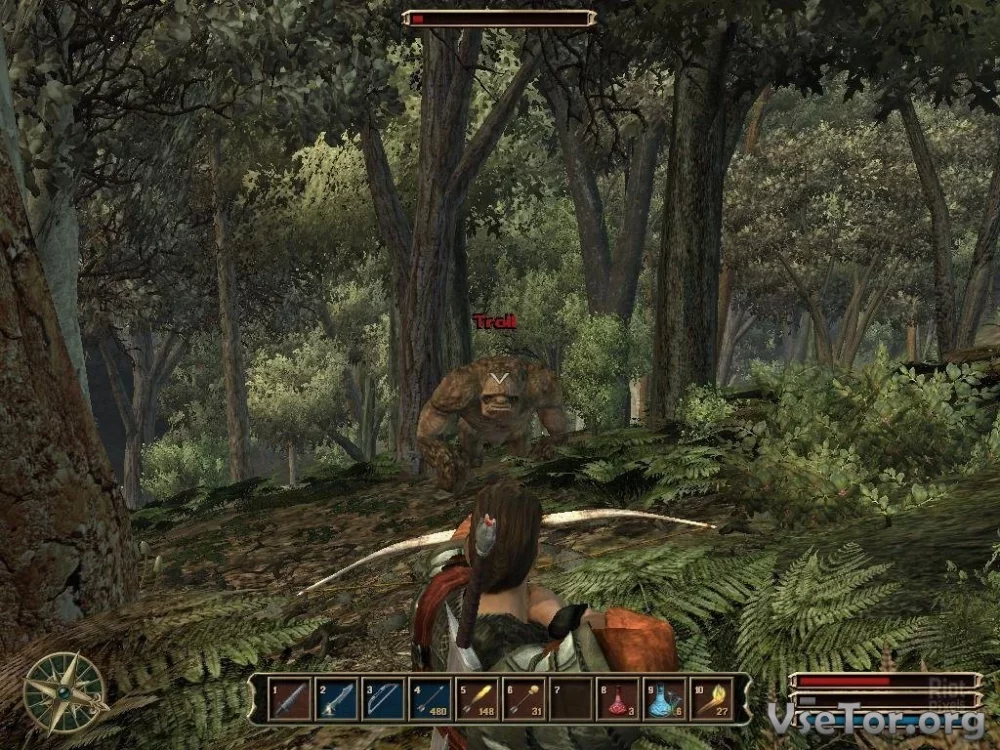Pick the fire arrows with 148 count
Viewport: 1000px width, 750px height.
pyautogui.click(x=477, y=699)
